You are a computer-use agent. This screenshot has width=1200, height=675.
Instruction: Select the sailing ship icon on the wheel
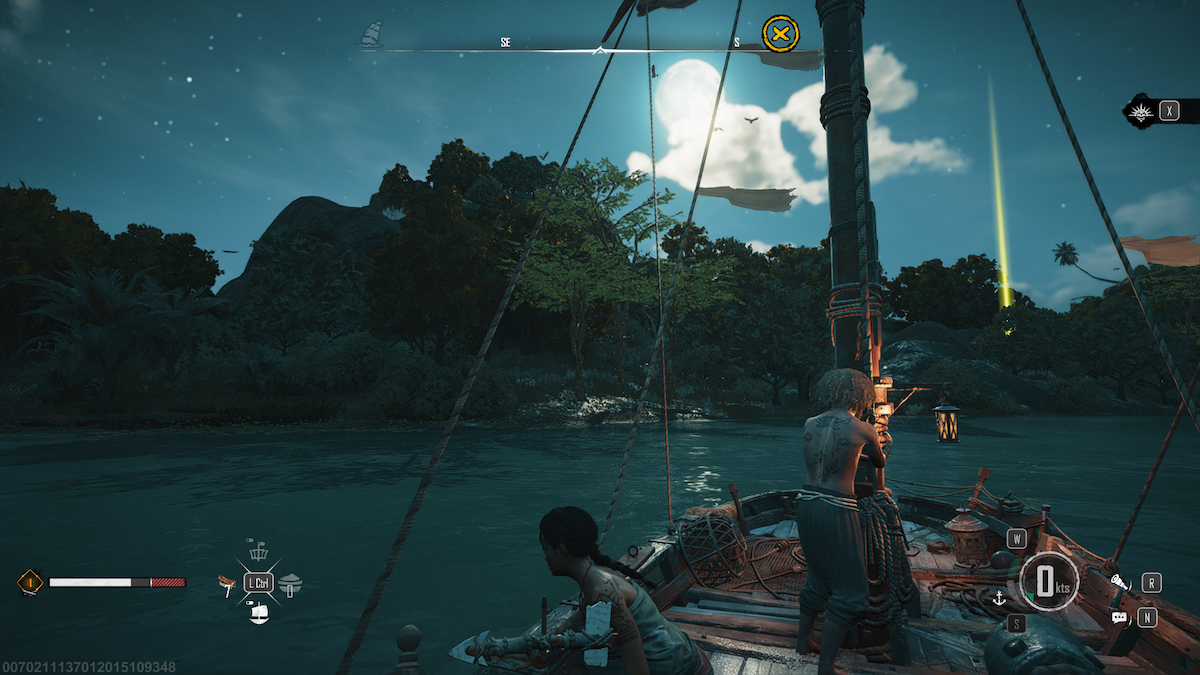[259, 613]
